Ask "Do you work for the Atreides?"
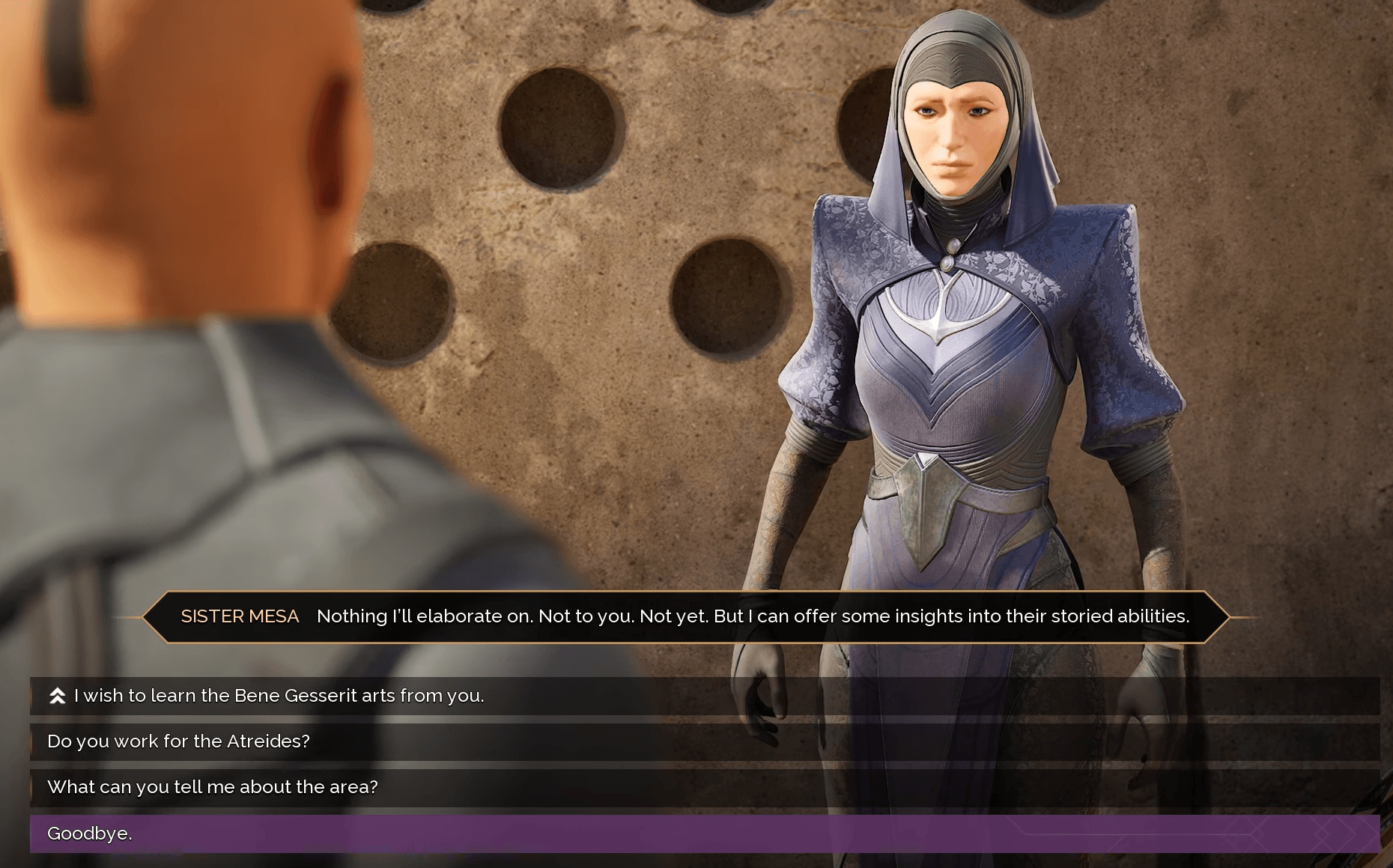This screenshot has width=1393, height=868. tap(178, 741)
